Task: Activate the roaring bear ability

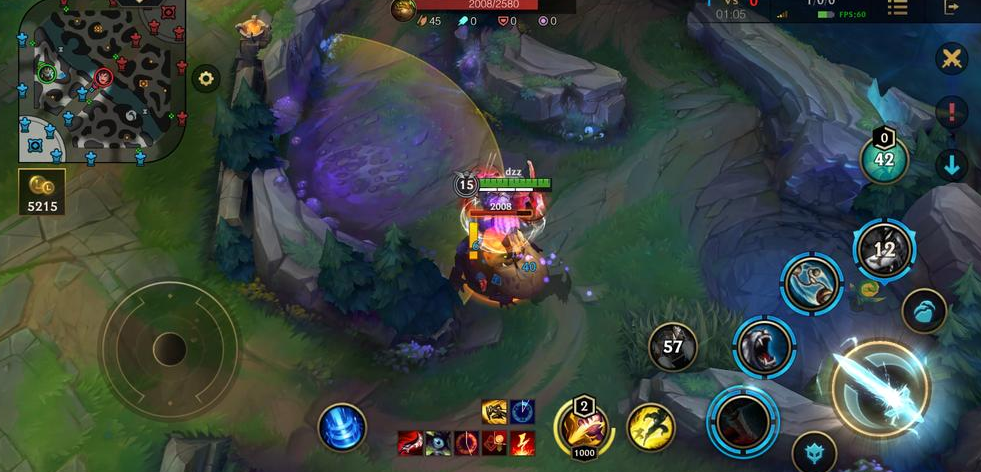Action: (765, 349)
